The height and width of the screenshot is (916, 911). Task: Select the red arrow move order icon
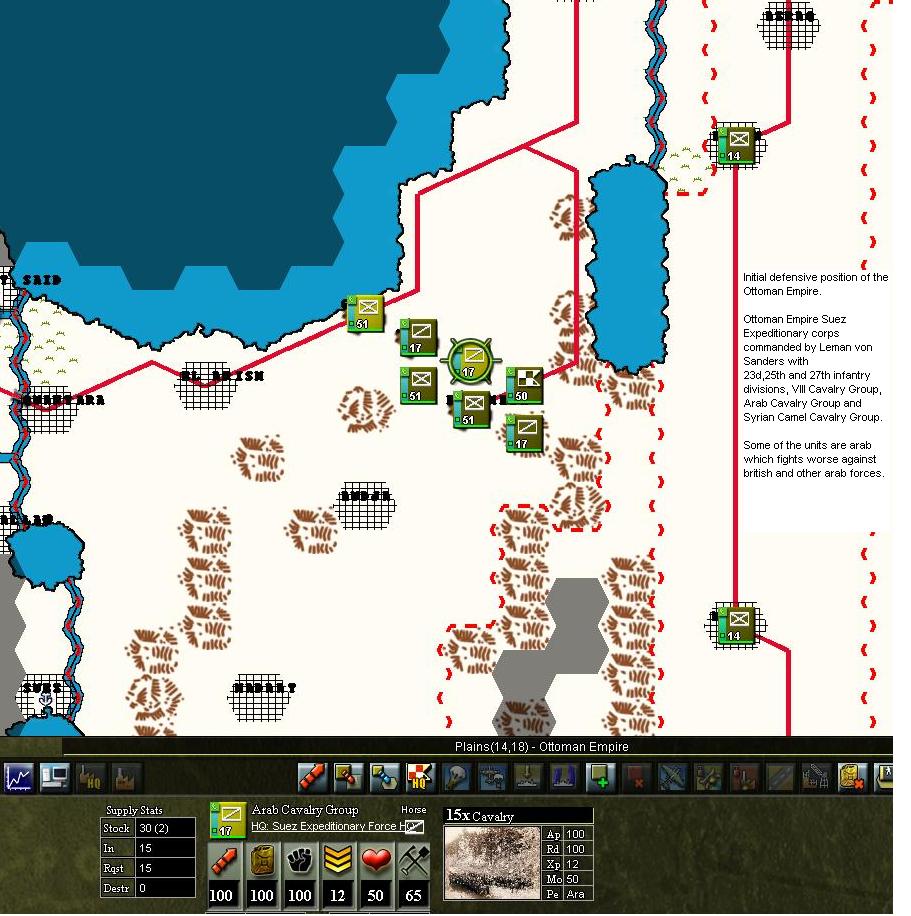pyautogui.click(x=313, y=777)
